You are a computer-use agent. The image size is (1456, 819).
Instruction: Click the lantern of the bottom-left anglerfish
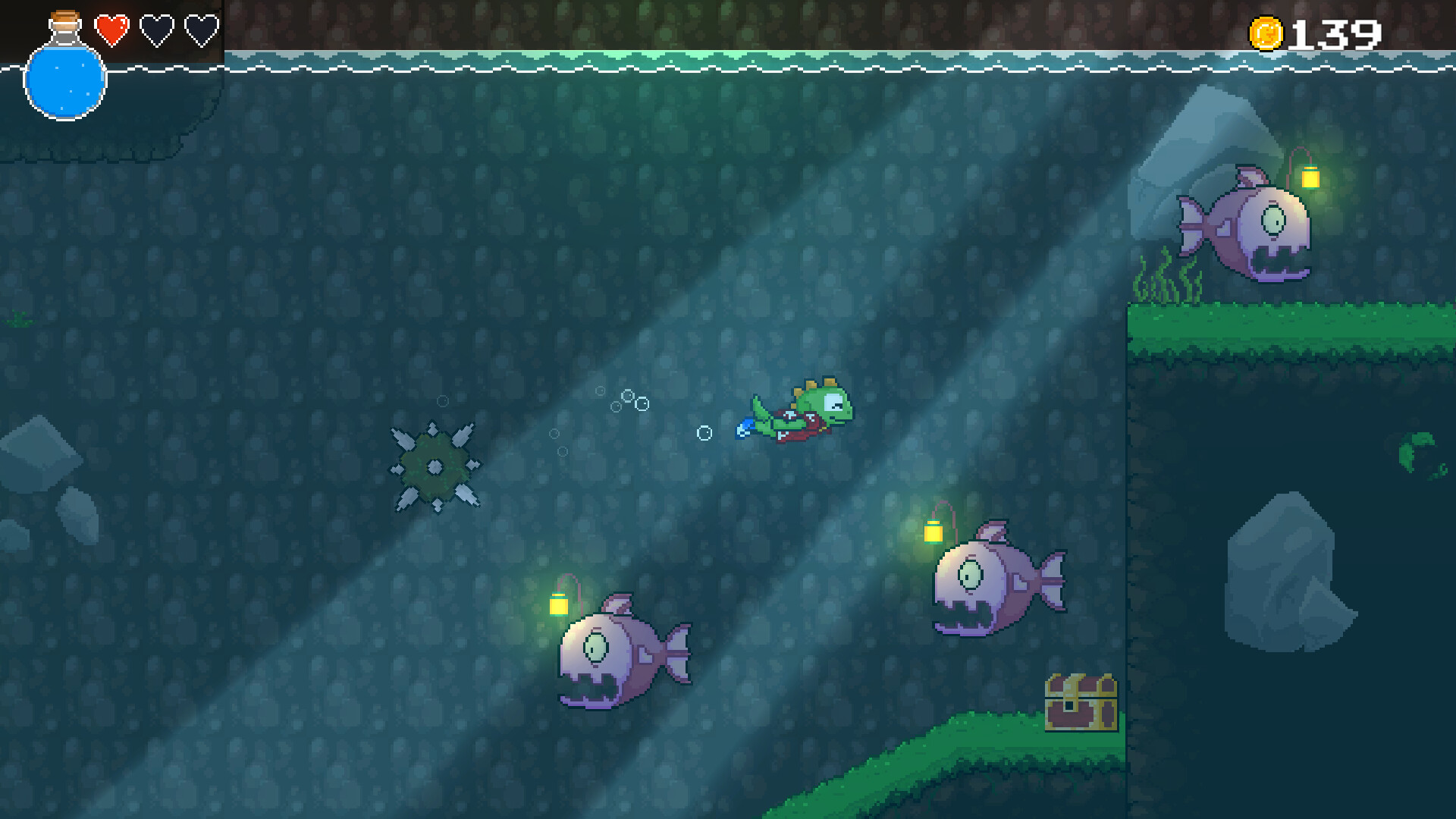tap(560, 605)
